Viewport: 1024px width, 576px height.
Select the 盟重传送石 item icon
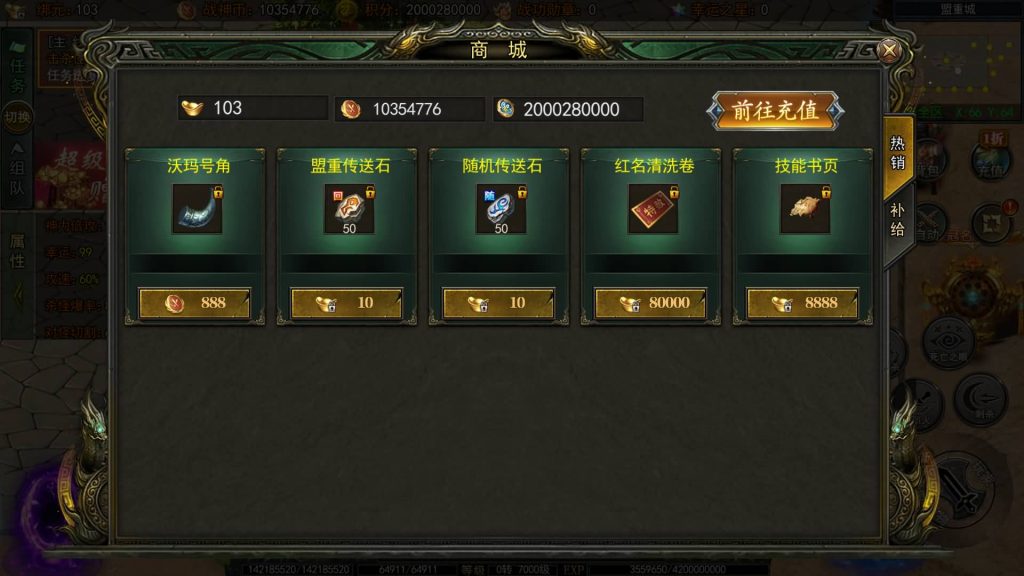coord(348,209)
